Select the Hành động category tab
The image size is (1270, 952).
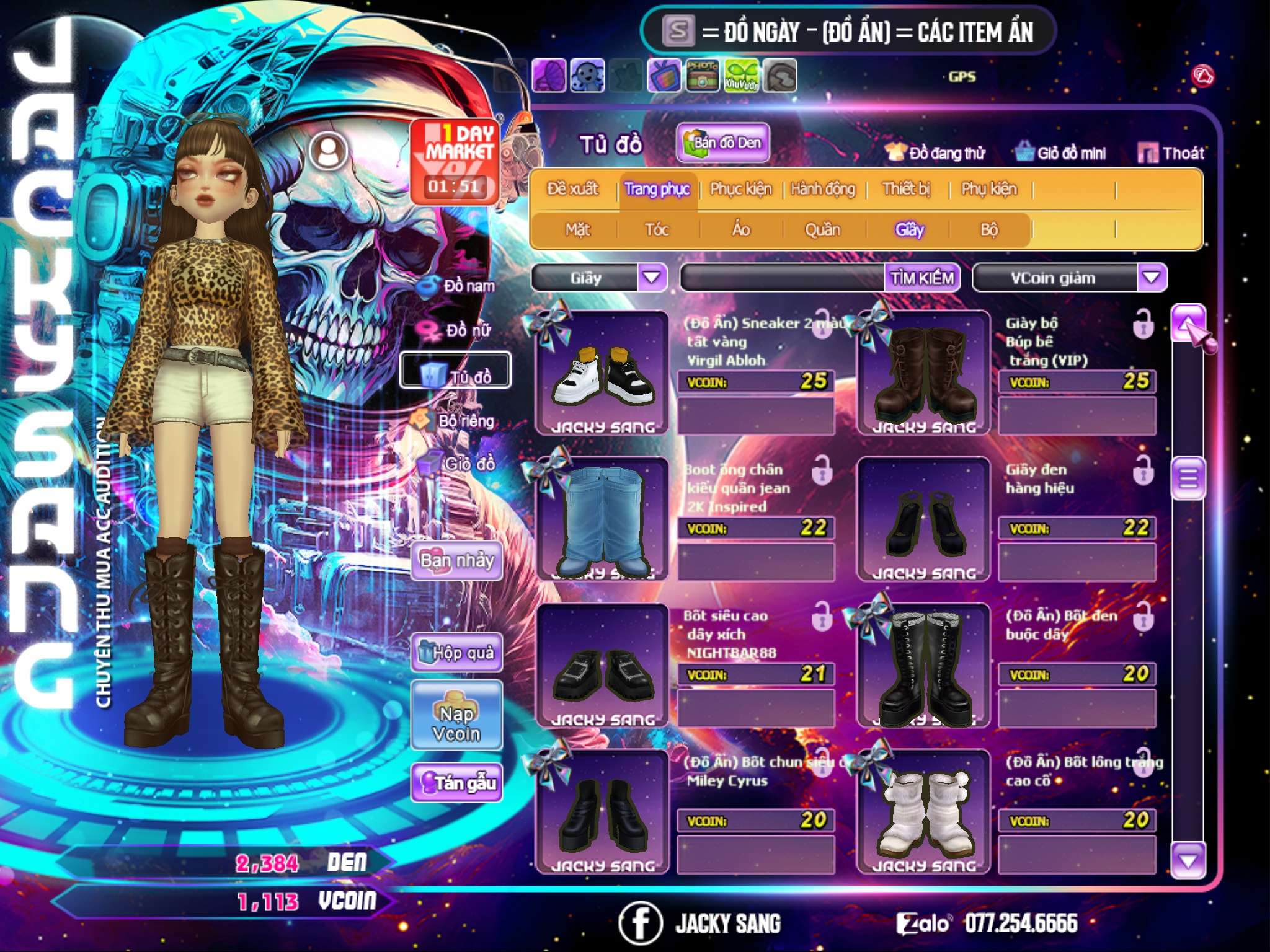823,189
